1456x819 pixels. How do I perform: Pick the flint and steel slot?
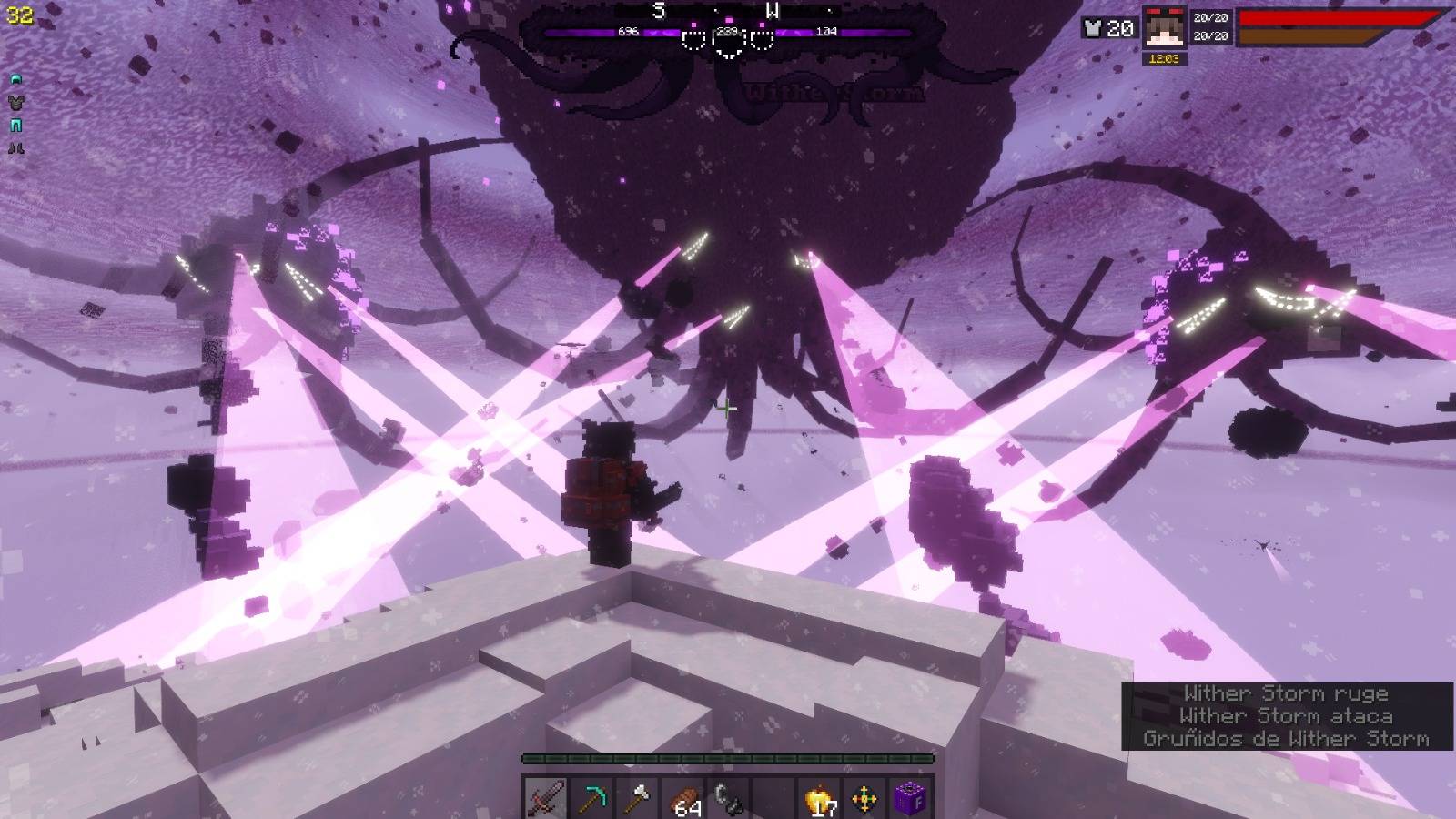point(728,799)
